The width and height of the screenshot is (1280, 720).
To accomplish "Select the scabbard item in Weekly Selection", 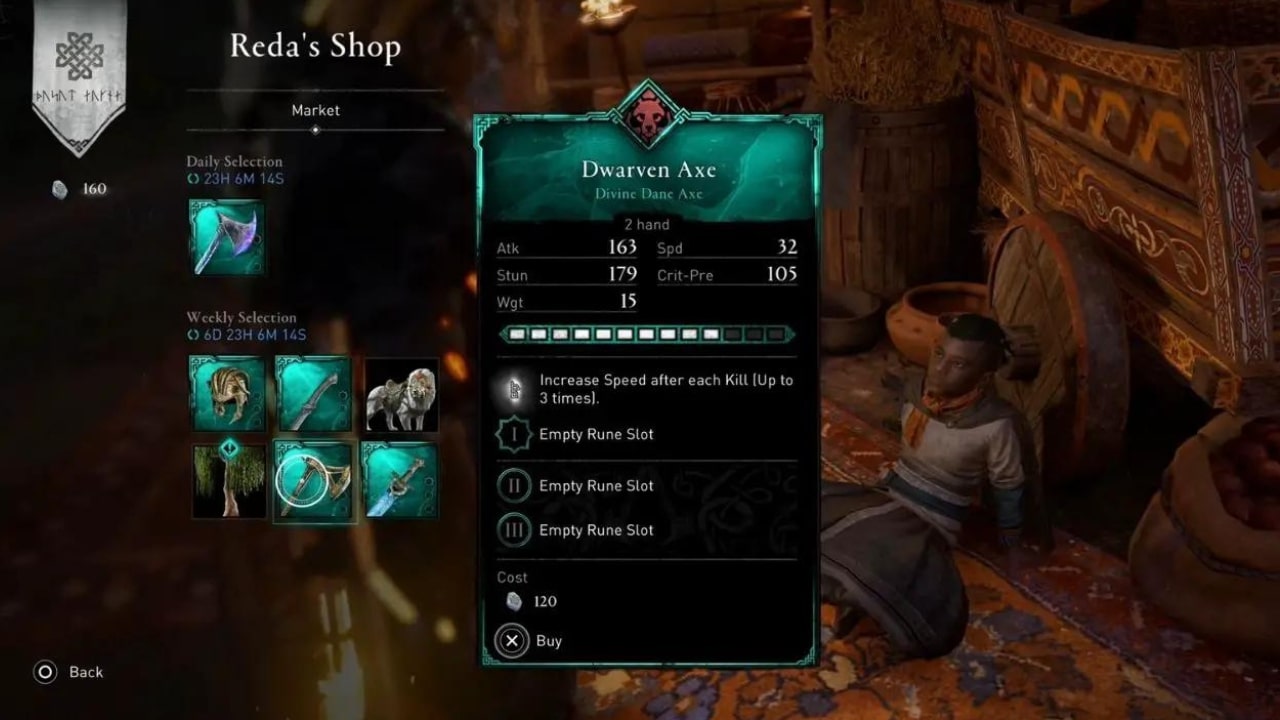I will [314, 394].
